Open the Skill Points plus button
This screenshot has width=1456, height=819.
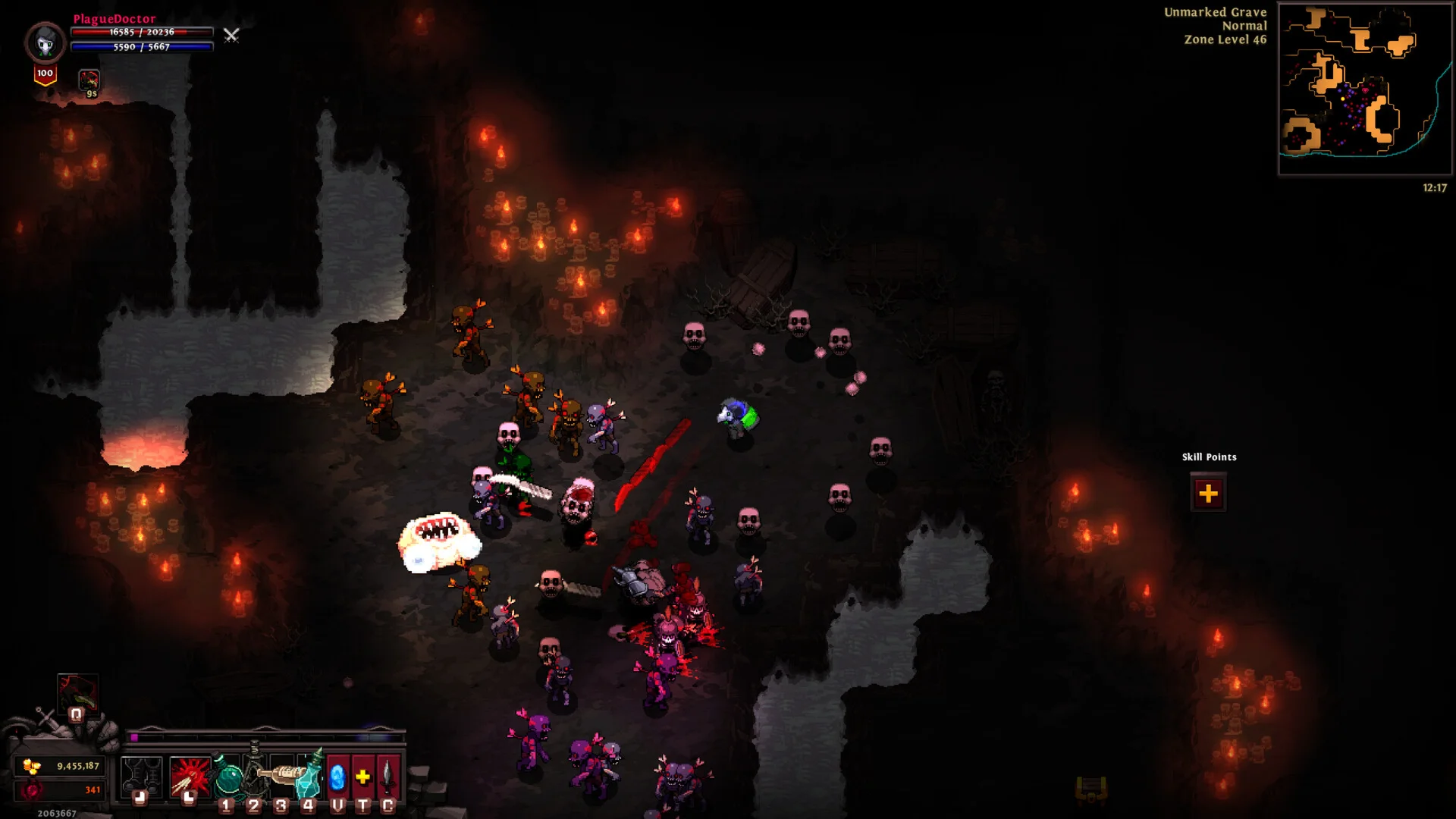[x=1208, y=494]
